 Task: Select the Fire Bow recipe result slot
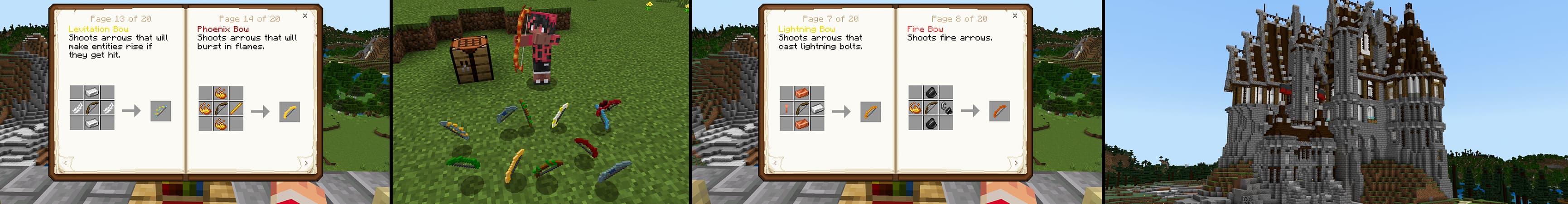pos(999,111)
